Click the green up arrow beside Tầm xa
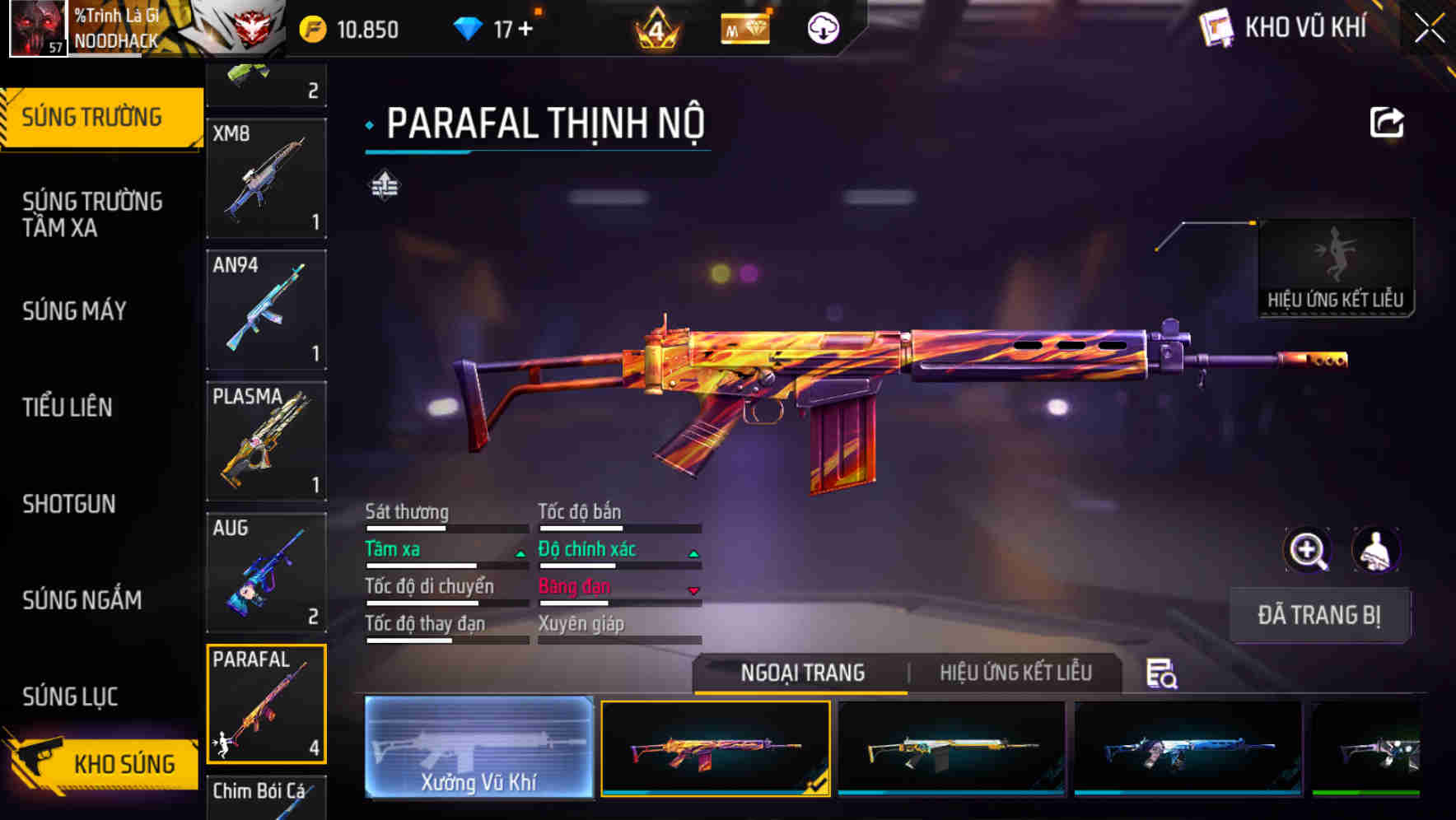The image size is (1456, 820). [x=521, y=553]
